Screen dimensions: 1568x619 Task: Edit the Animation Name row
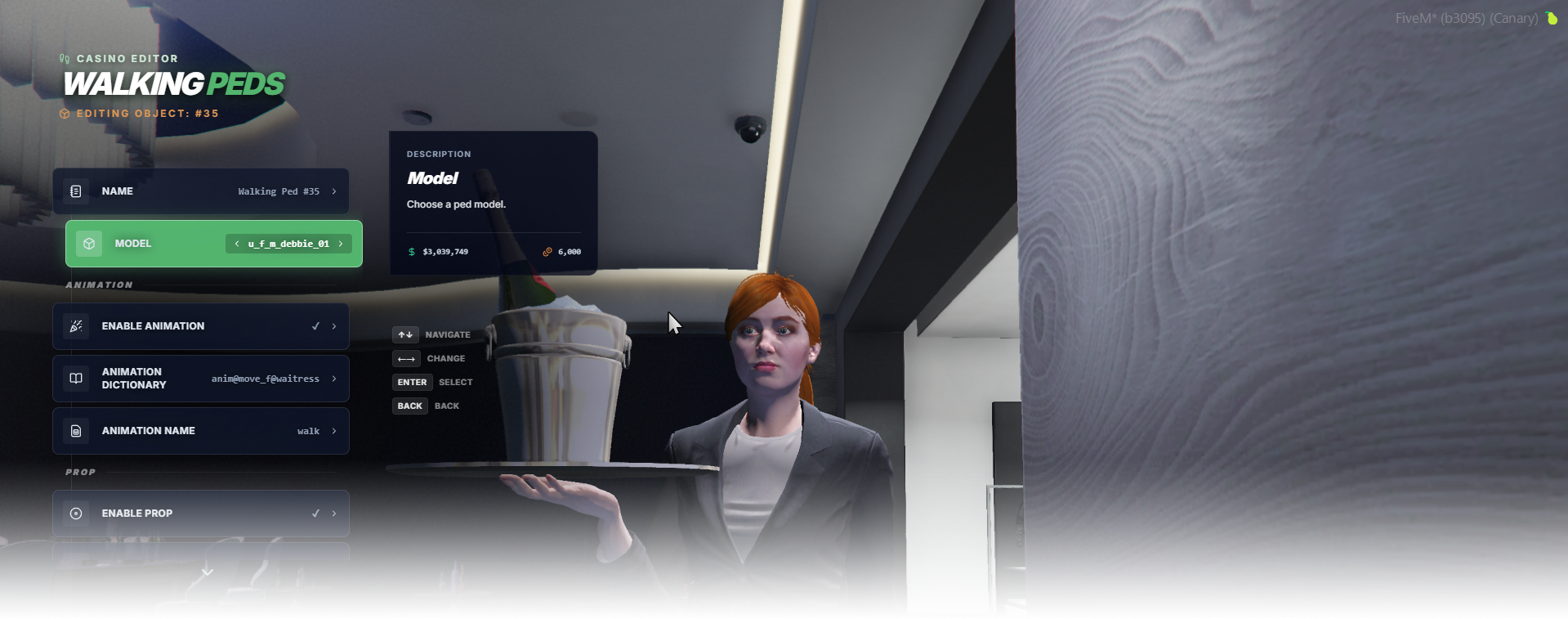tap(201, 431)
